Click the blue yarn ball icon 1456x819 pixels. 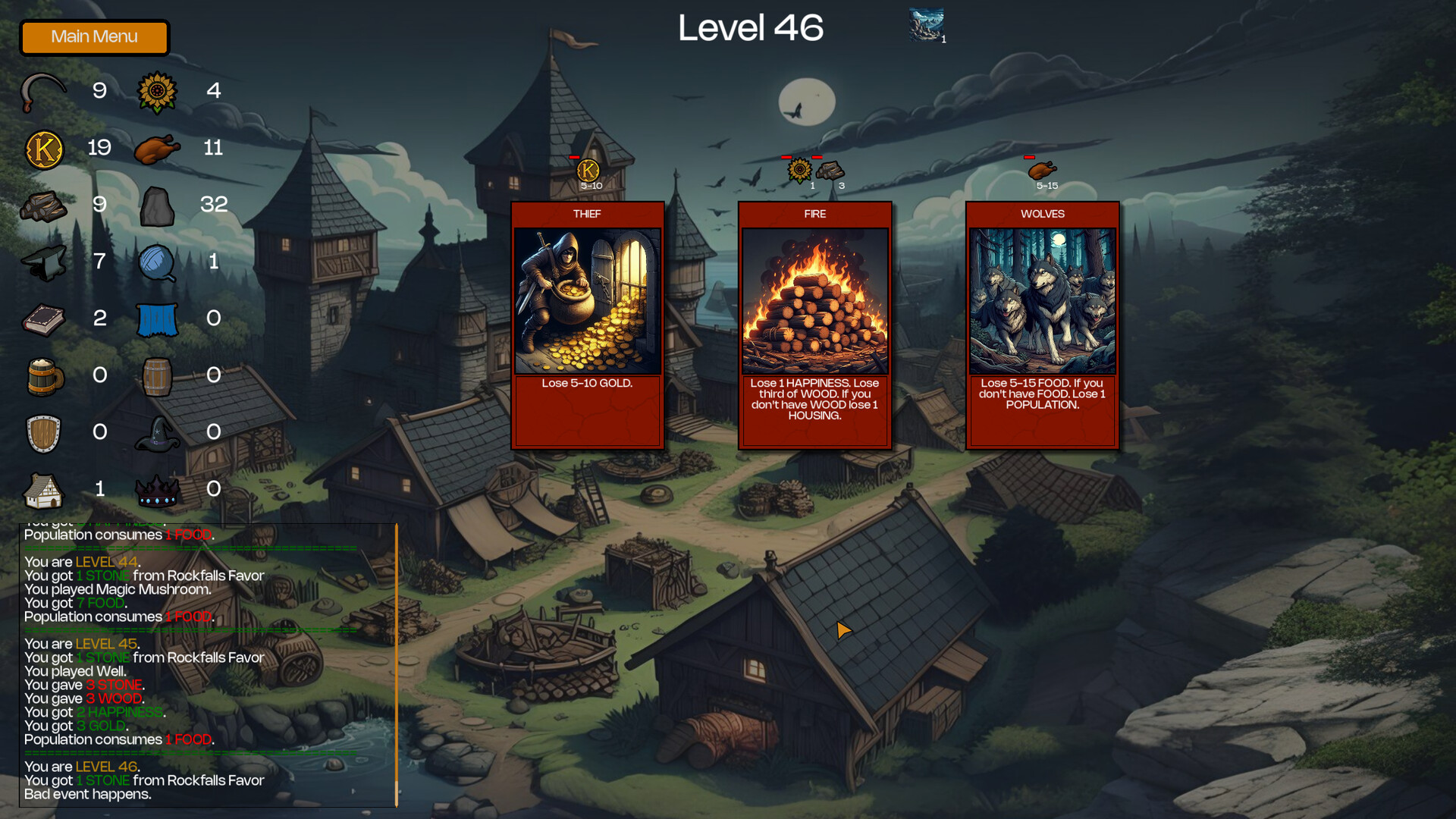pyautogui.click(x=157, y=262)
